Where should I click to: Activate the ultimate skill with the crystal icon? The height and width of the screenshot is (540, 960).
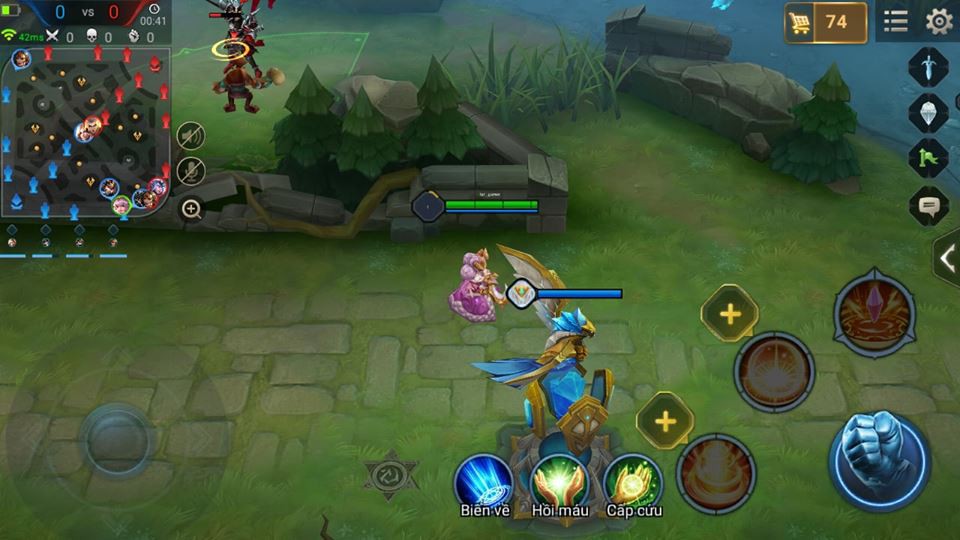[x=874, y=311]
